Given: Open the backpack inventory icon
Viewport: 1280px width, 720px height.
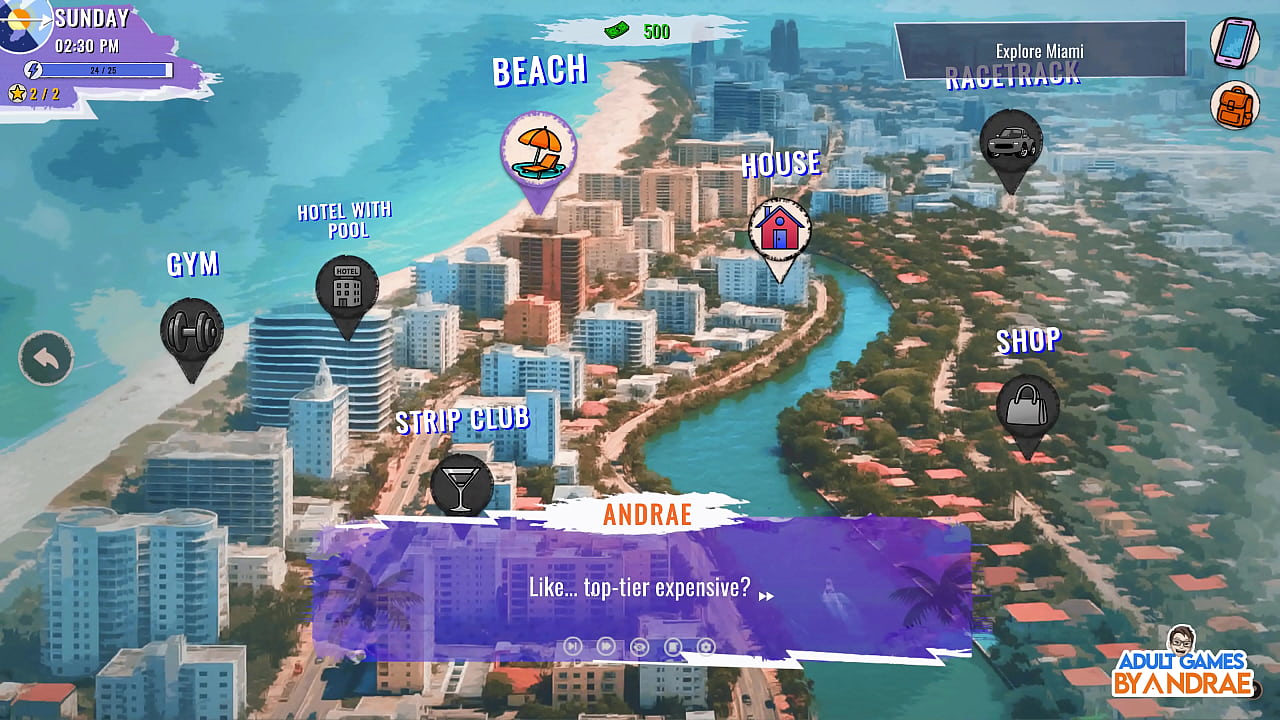Looking at the screenshot, I should (x=1234, y=105).
